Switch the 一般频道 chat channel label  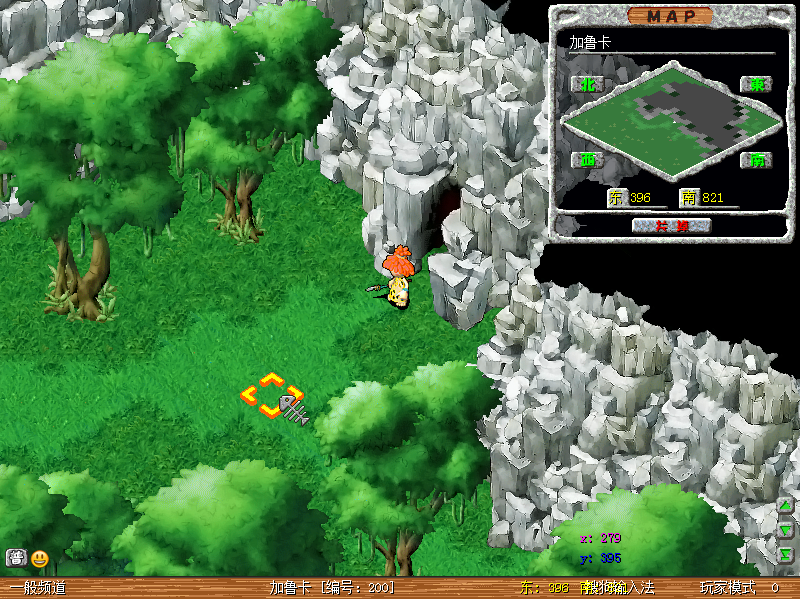click(38, 588)
